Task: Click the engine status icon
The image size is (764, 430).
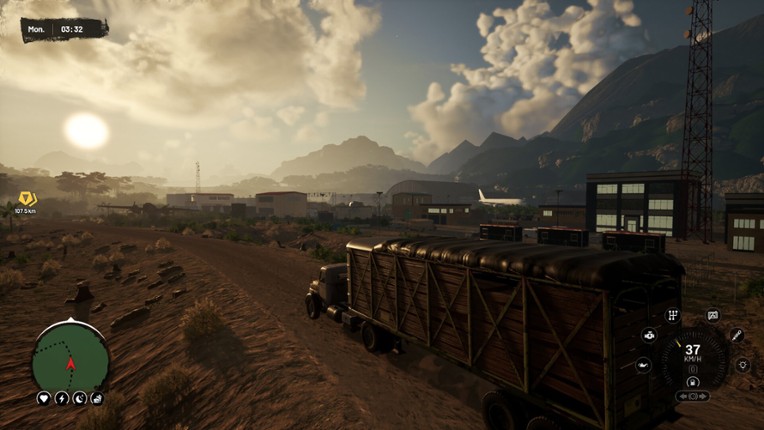Action: [x=649, y=335]
